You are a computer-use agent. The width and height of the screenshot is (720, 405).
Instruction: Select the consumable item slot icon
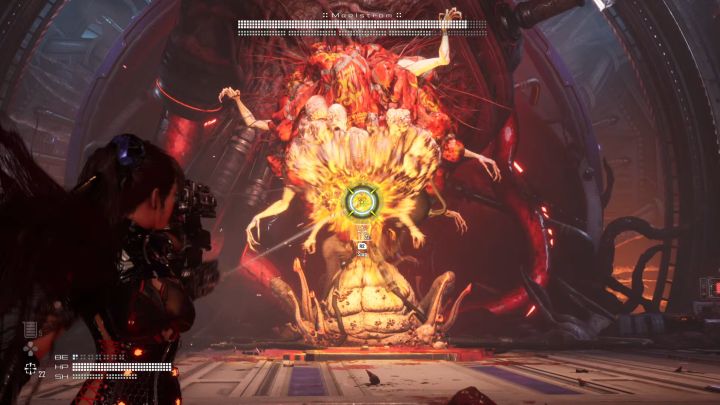pos(30,329)
